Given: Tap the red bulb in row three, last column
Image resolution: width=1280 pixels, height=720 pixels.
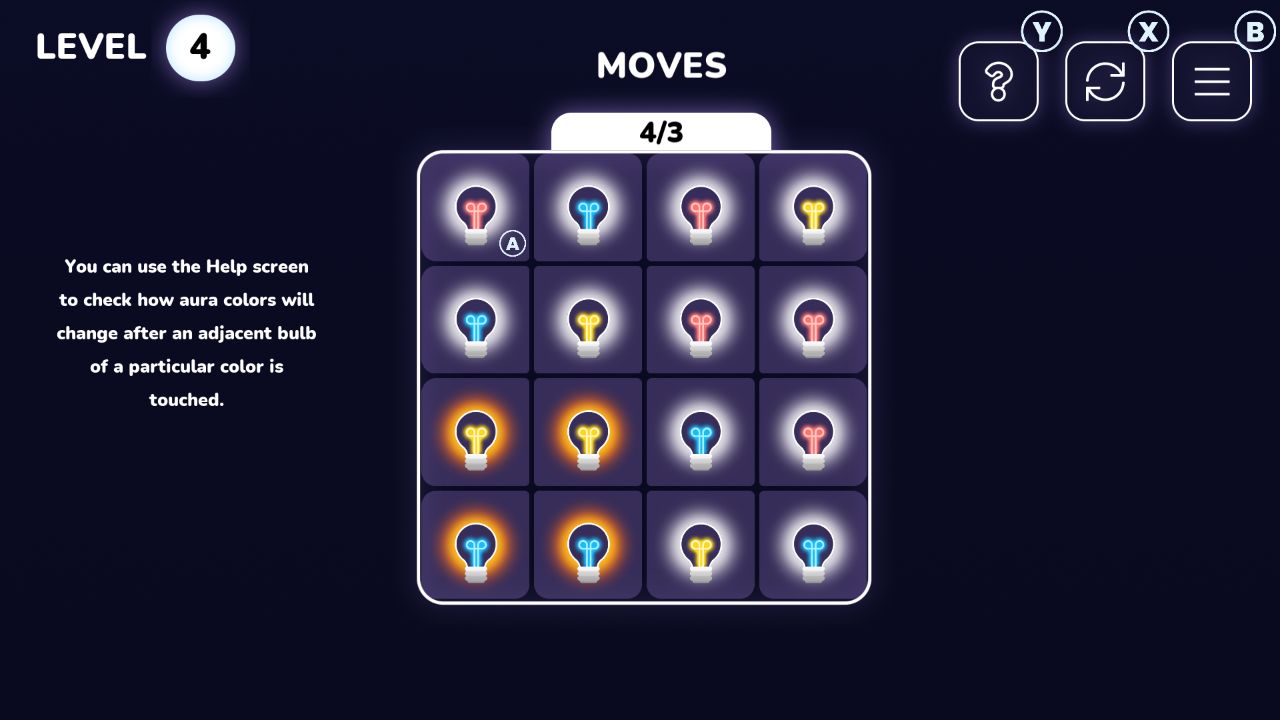Looking at the screenshot, I should click(812, 432).
